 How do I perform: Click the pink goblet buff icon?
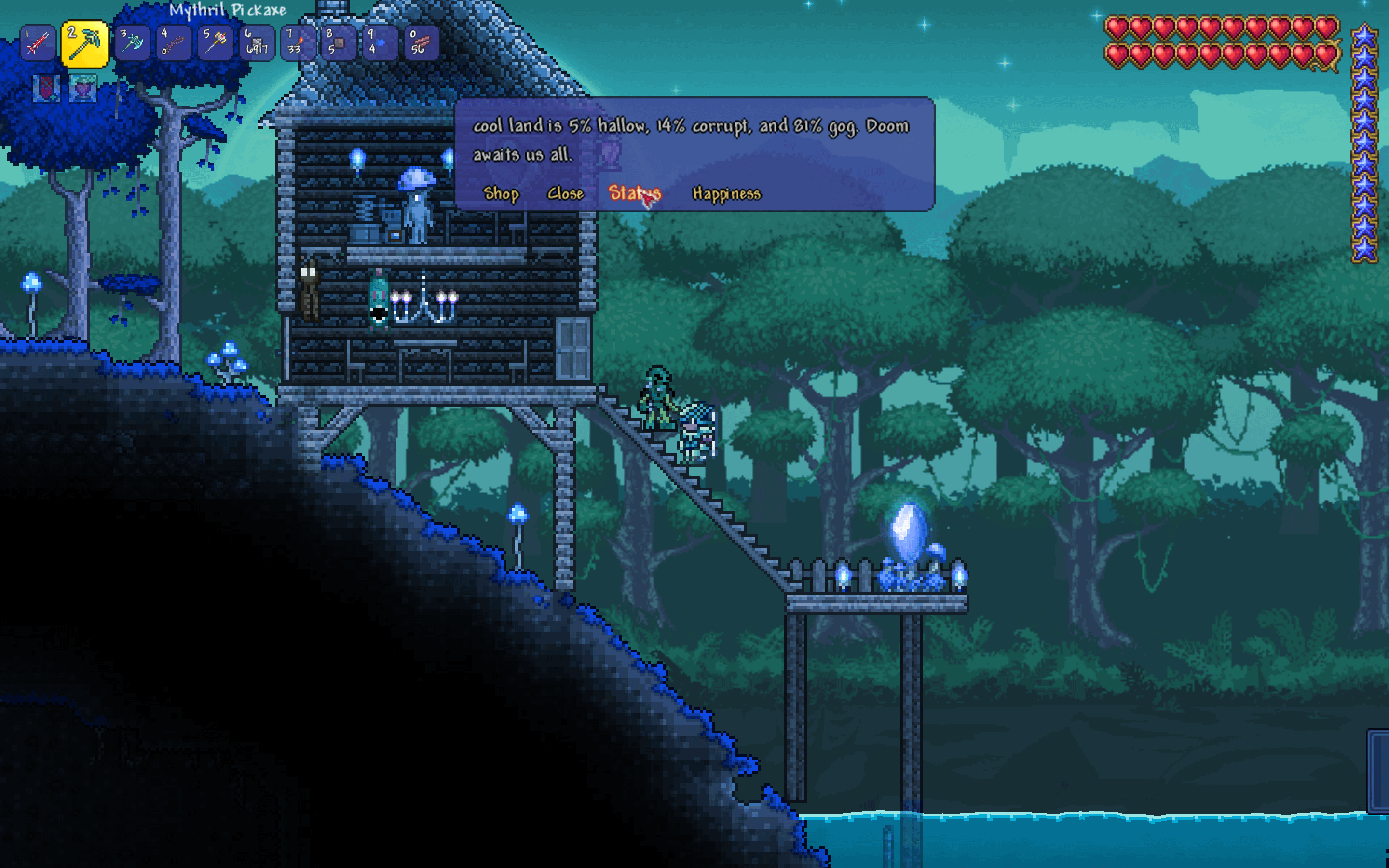pos(83,89)
